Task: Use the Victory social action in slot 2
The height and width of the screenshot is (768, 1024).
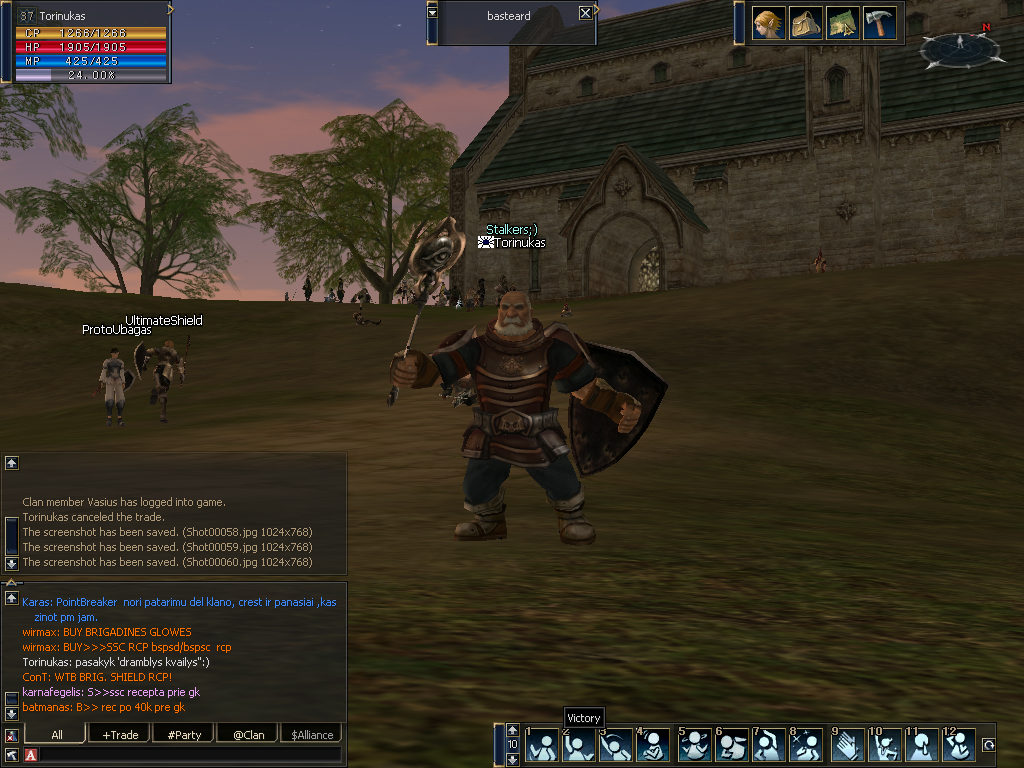Action: tap(579, 745)
